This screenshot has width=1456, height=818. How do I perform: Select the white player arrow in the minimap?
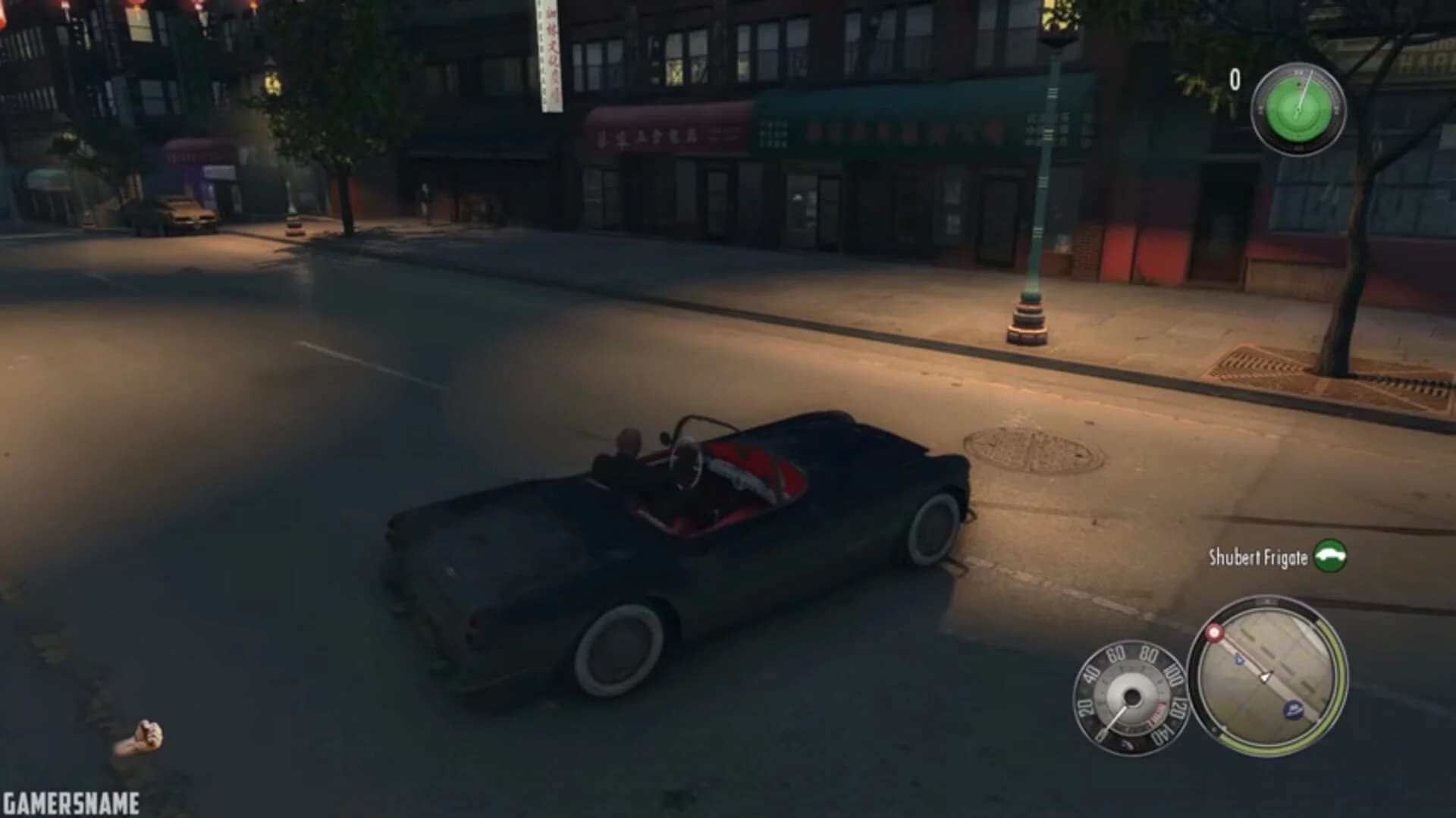pyautogui.click(x=1264, y=677)
